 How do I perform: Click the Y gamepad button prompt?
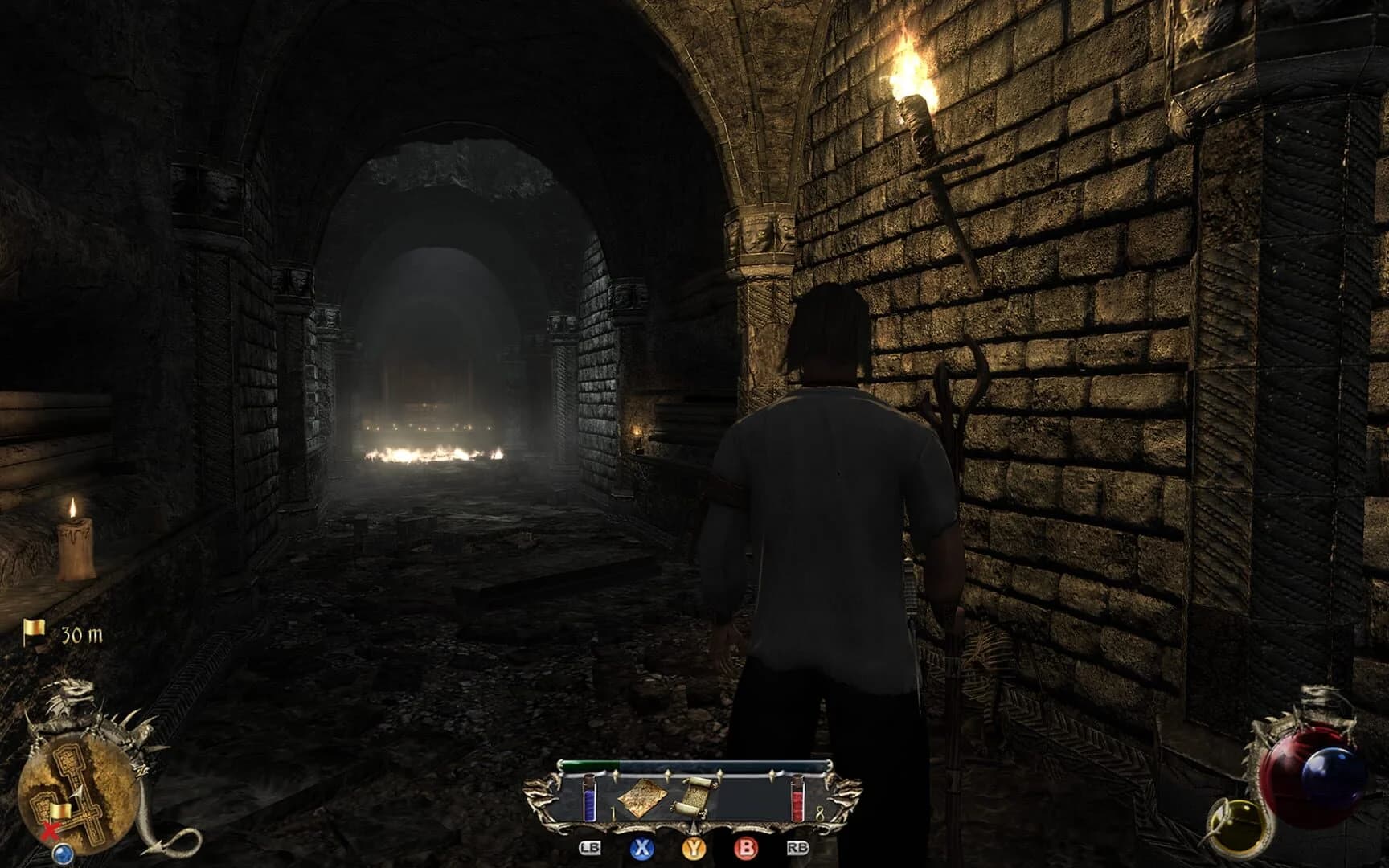pyautogui.click(x=693, y=849)
